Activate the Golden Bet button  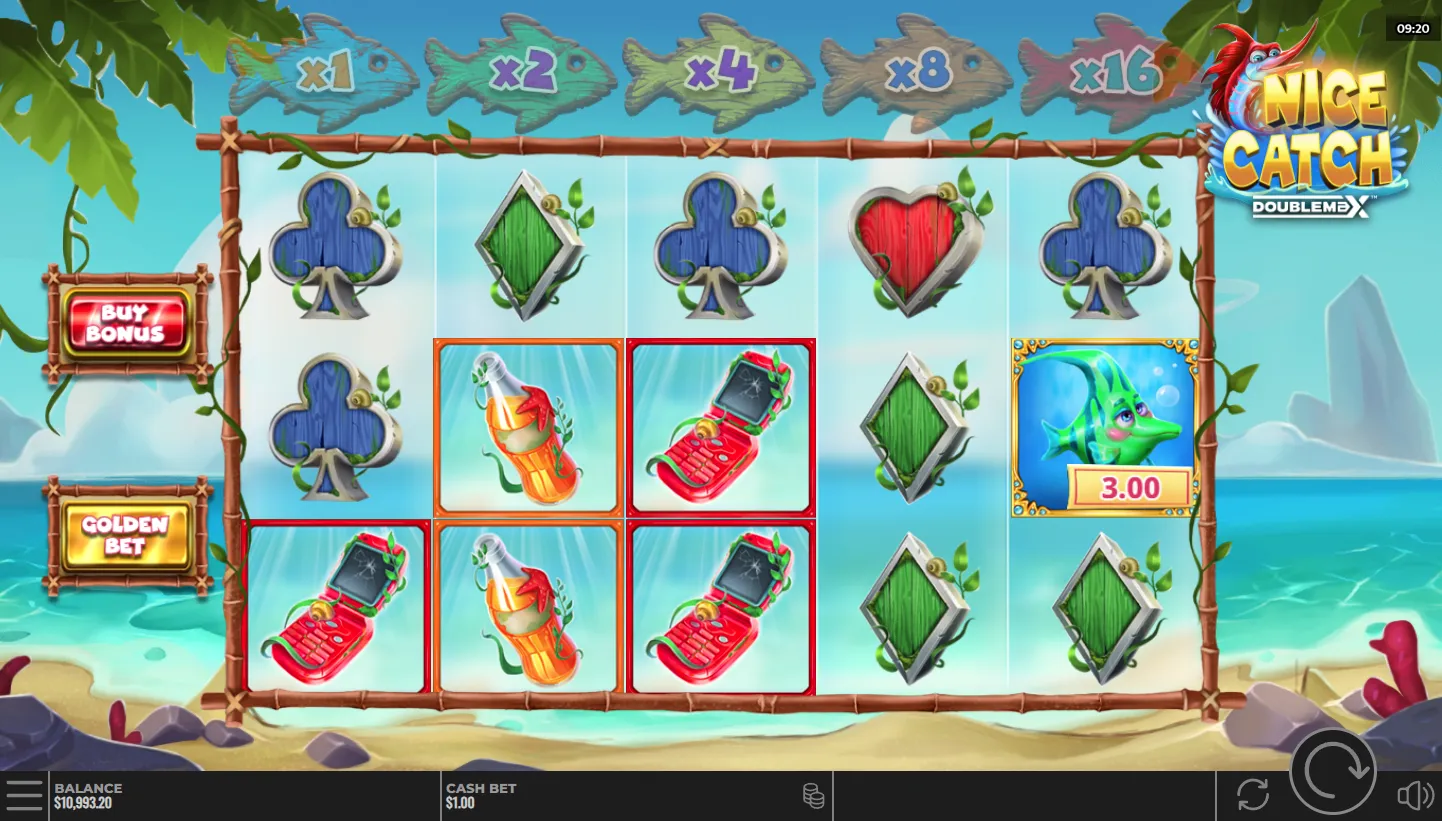(126, 536)
